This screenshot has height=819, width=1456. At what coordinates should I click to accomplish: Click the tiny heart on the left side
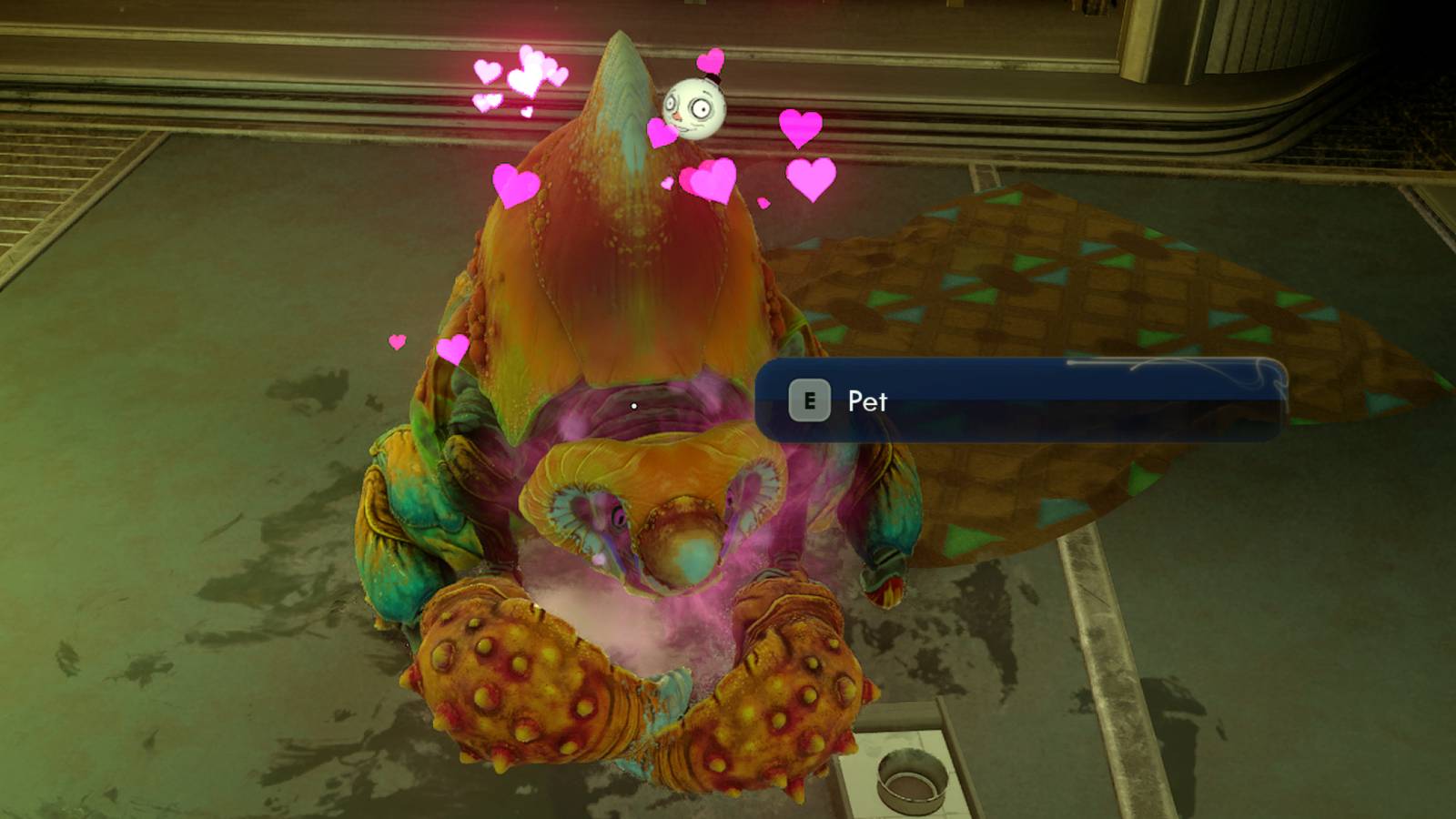[395, 343]
